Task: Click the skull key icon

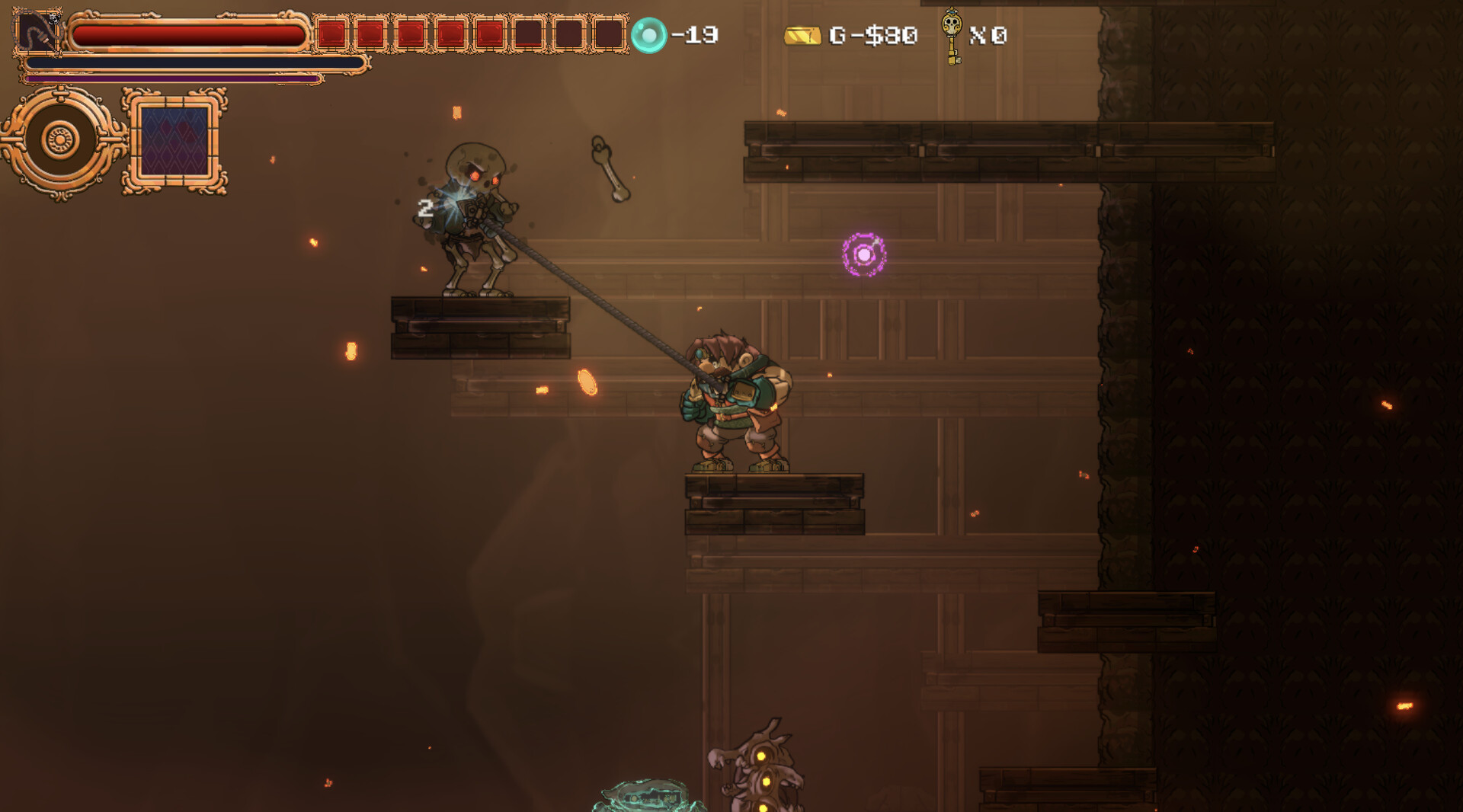Action: pyautogui.click(x=951, y=34)
